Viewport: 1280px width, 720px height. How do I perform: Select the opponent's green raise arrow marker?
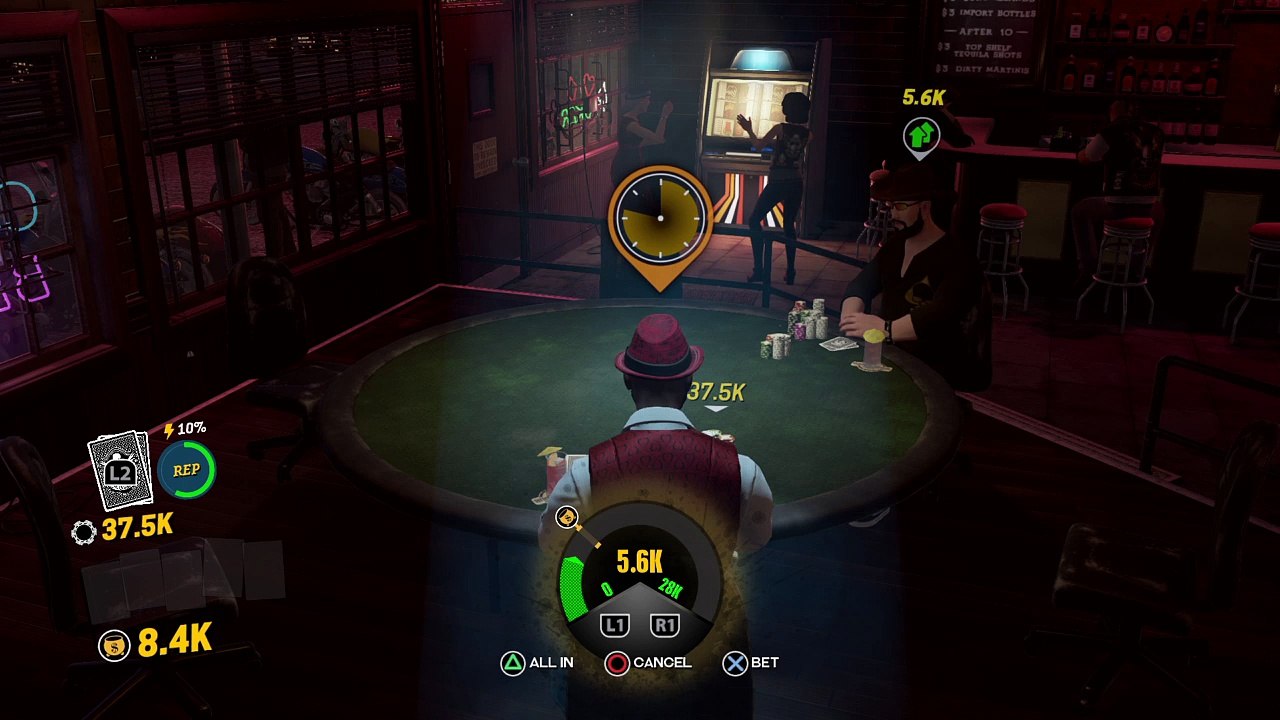tap(921, 135)
